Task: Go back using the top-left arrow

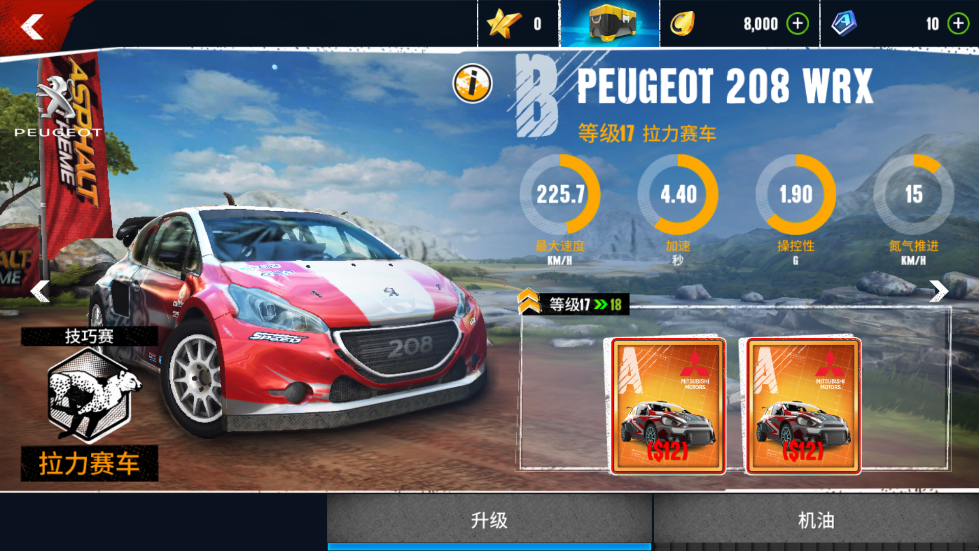Action: coord(32,26)
